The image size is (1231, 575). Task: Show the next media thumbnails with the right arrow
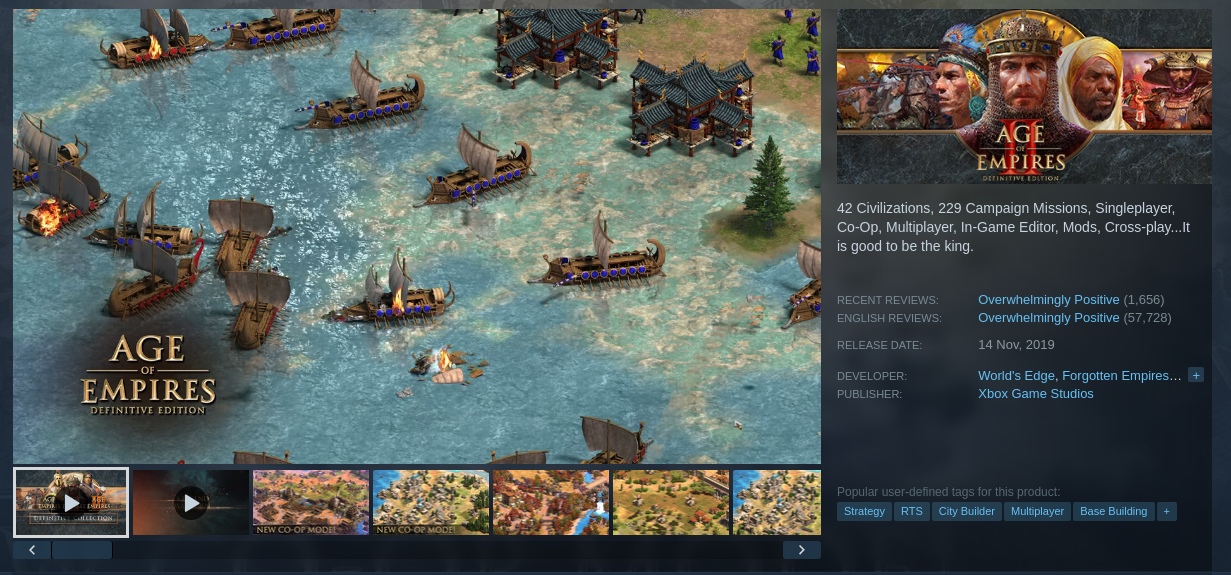(x=801, y=550)
